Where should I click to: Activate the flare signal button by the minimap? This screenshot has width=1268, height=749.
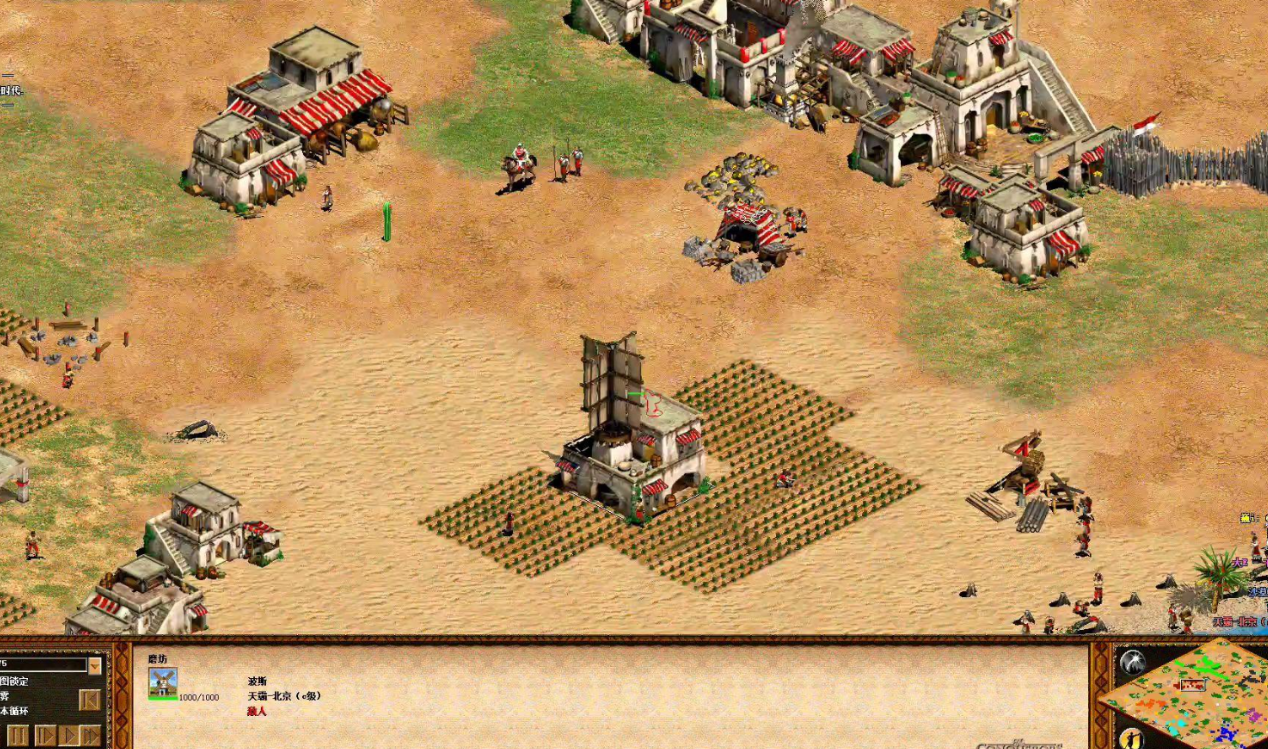1132,662
